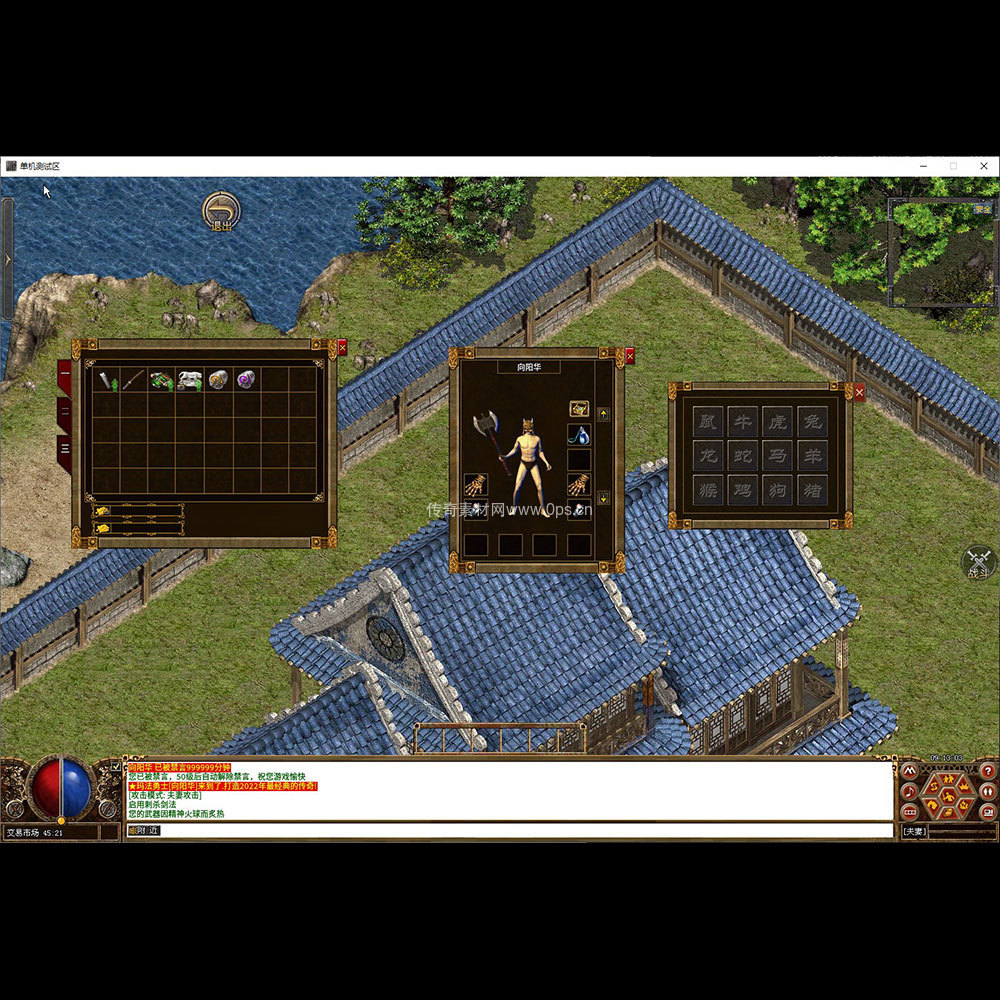The height and width of the screenshot is (1000, 1000).
Task: Choose the white skull helmet item in bag
Action: (190, 379)
